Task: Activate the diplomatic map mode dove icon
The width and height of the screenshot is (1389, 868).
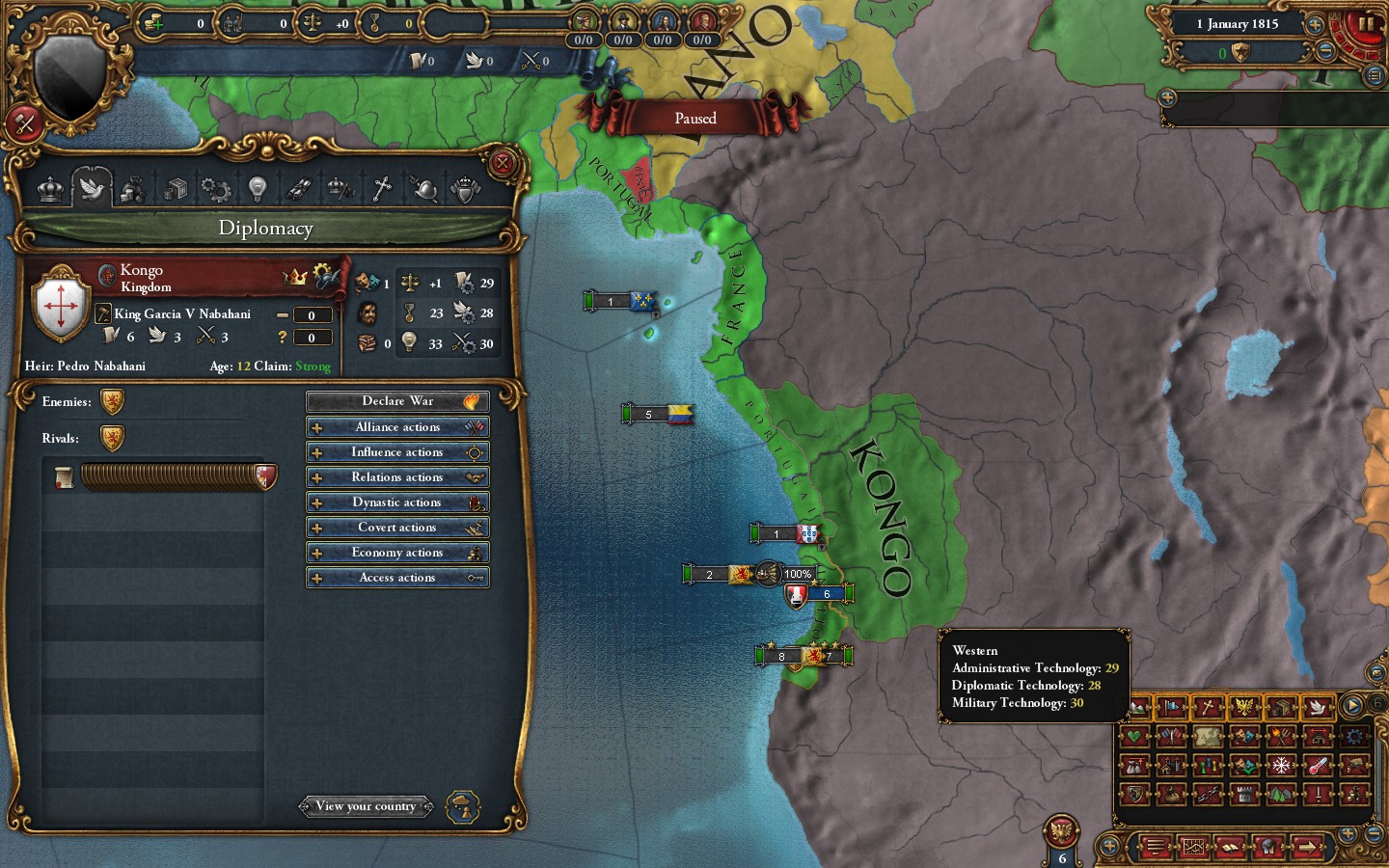Action: click(1316, 709)
